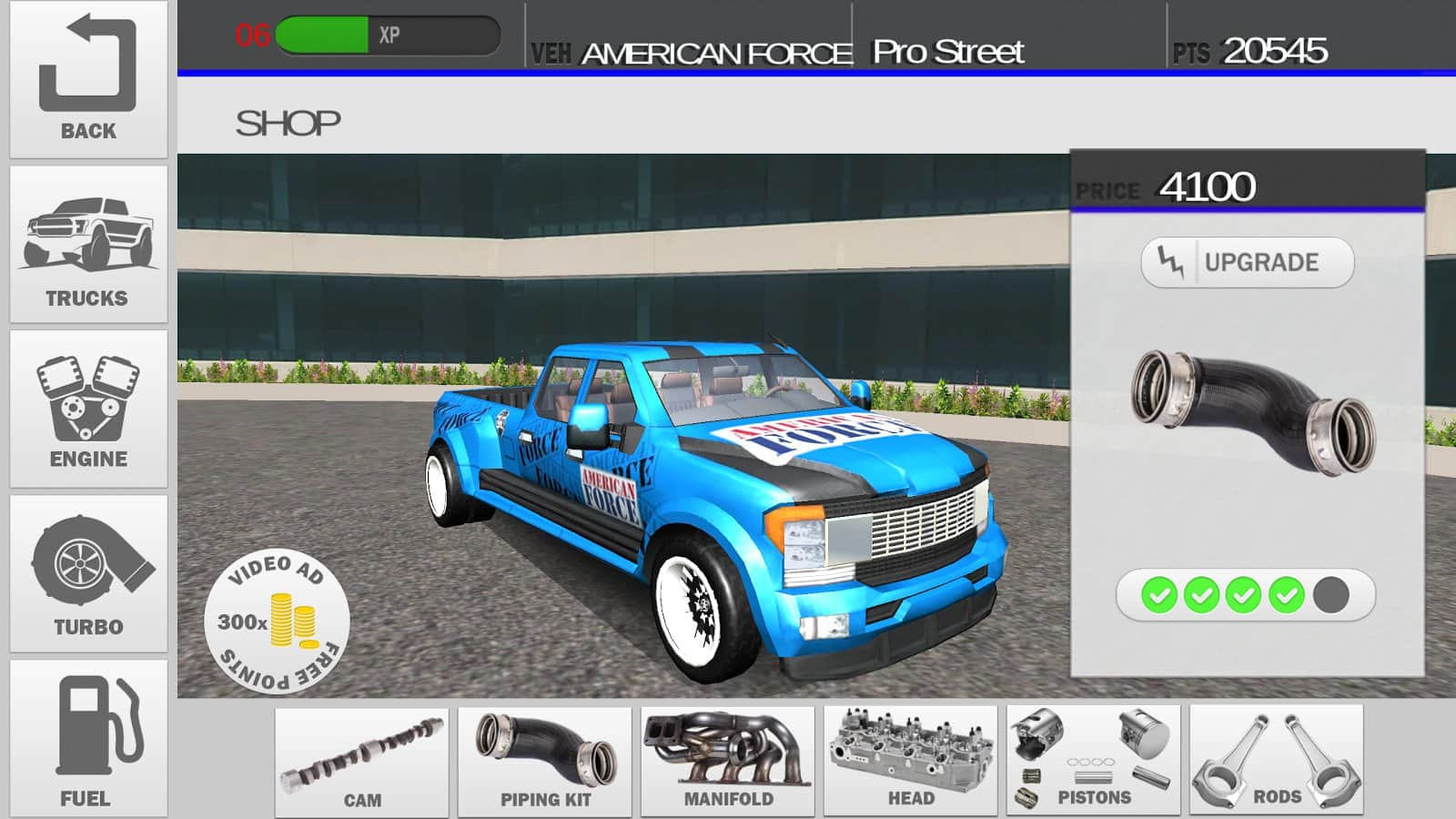
Task: Switch to the Engine category
Action: pos(88,409)
